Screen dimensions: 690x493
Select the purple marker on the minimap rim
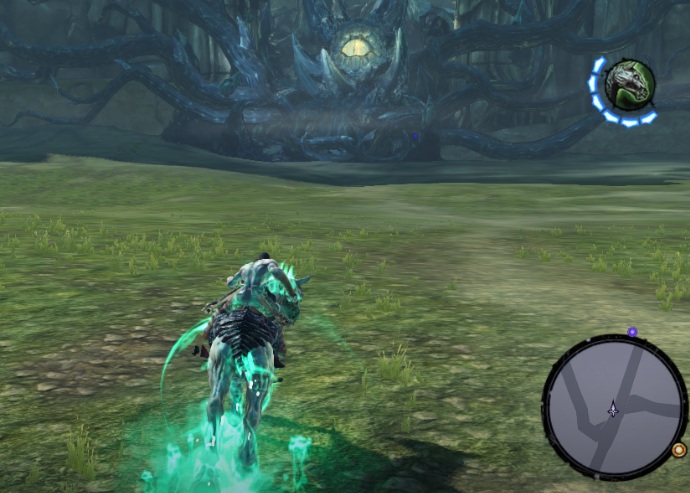pos(632,332)
